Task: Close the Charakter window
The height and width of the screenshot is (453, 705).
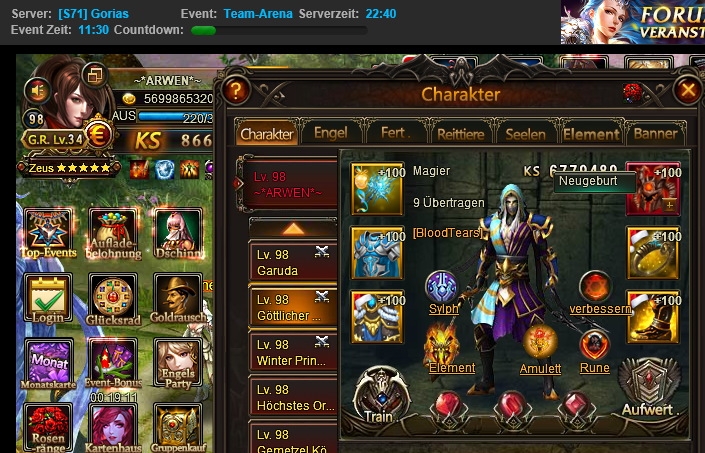Action: coord(687,91)
